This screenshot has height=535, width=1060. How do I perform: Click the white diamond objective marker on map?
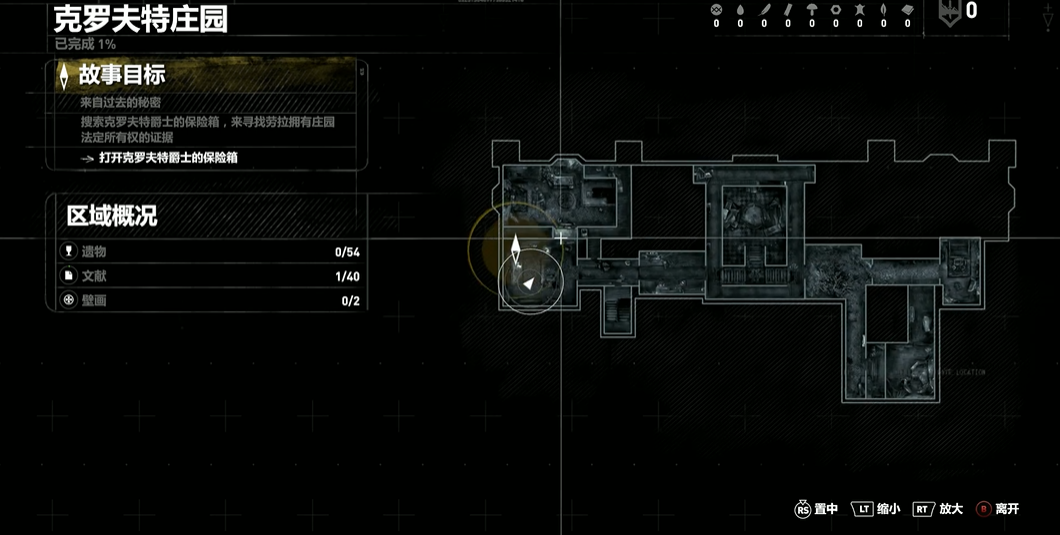[x=516, y=248]
